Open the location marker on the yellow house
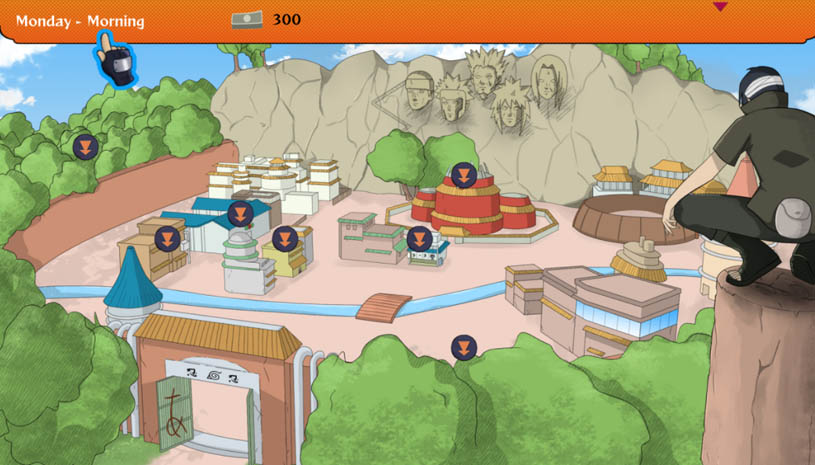Image resolution: width=815 pixels, height=465 pixels. pyautogui.click(x=284, y=240)
